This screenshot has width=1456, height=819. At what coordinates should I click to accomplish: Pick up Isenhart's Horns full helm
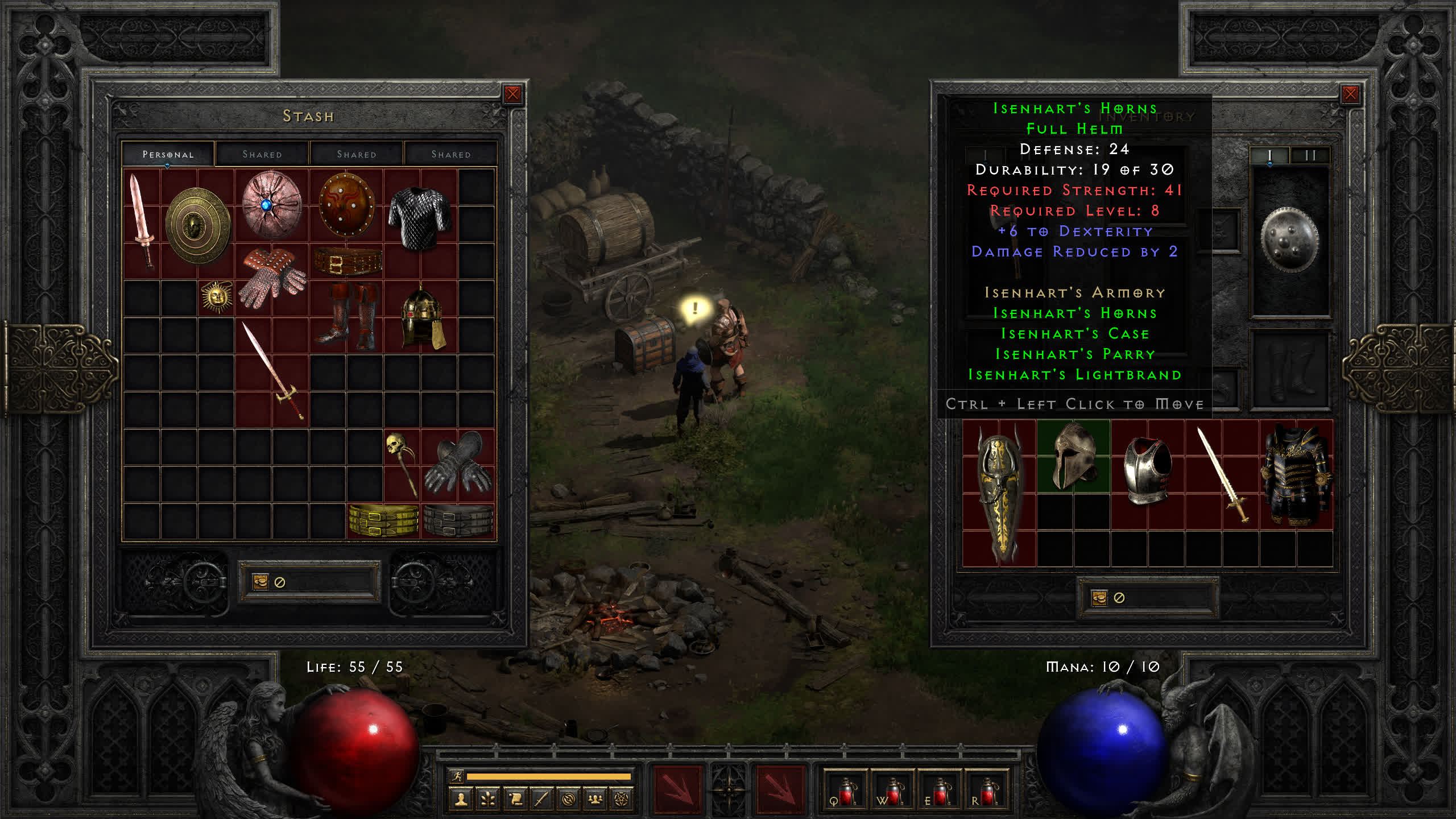point(1073,456)
